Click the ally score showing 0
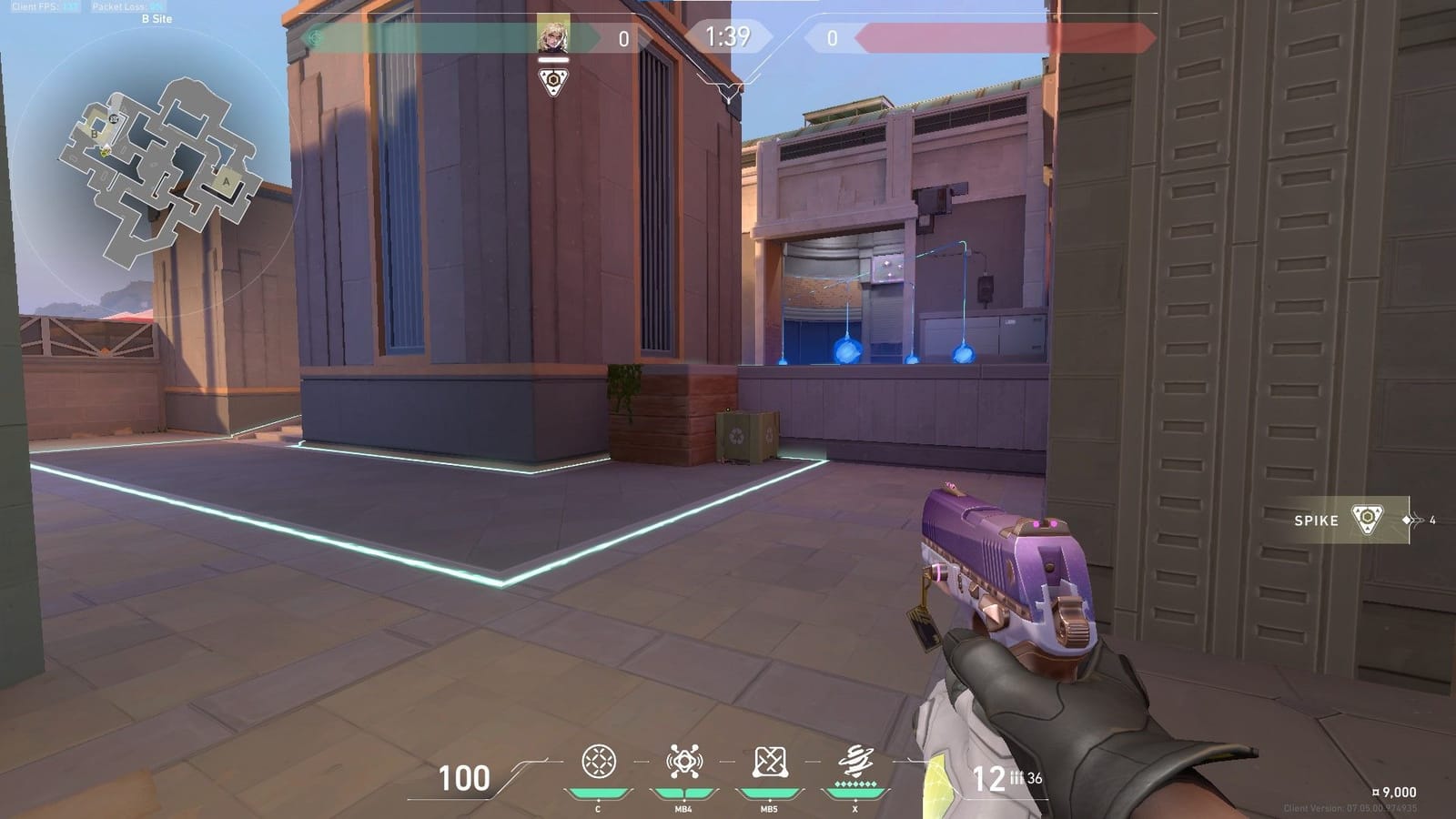Image resolution: width=1456 pixels, height=819 pixels. point(626,38)
